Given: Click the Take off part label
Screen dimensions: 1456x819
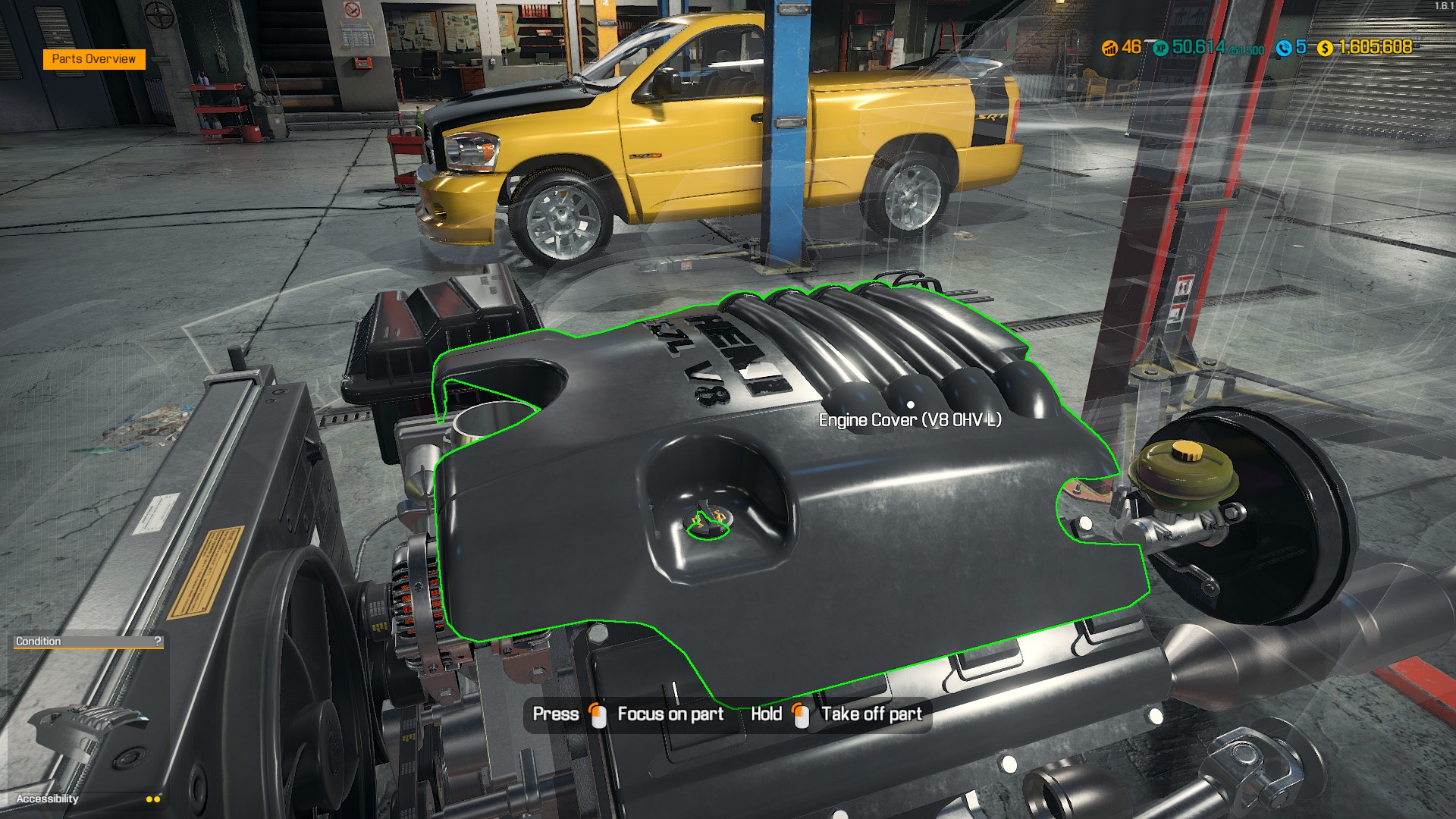Looking at the screenshot, I should pos(872,714).
